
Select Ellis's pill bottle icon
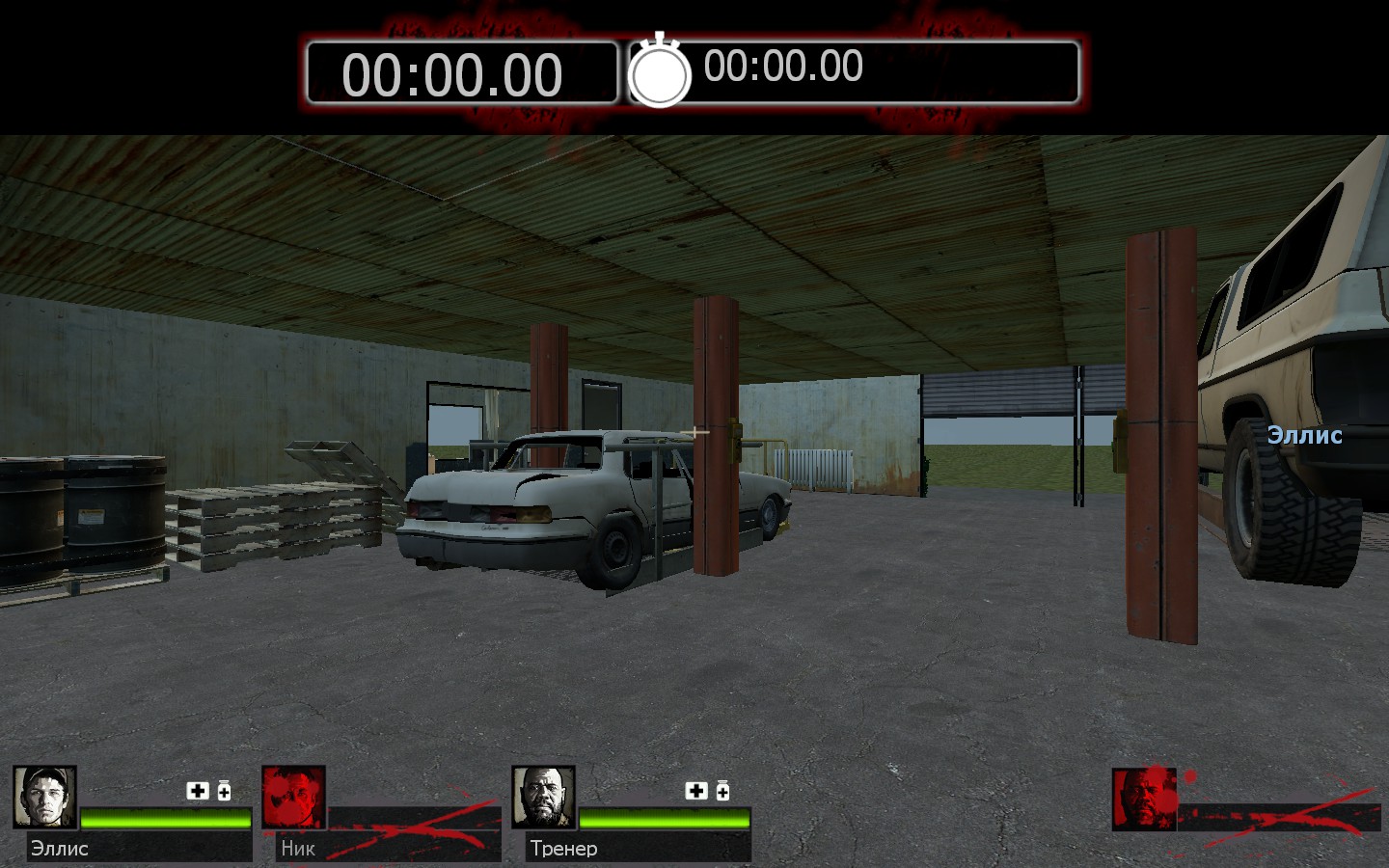(x=224, y=791)
